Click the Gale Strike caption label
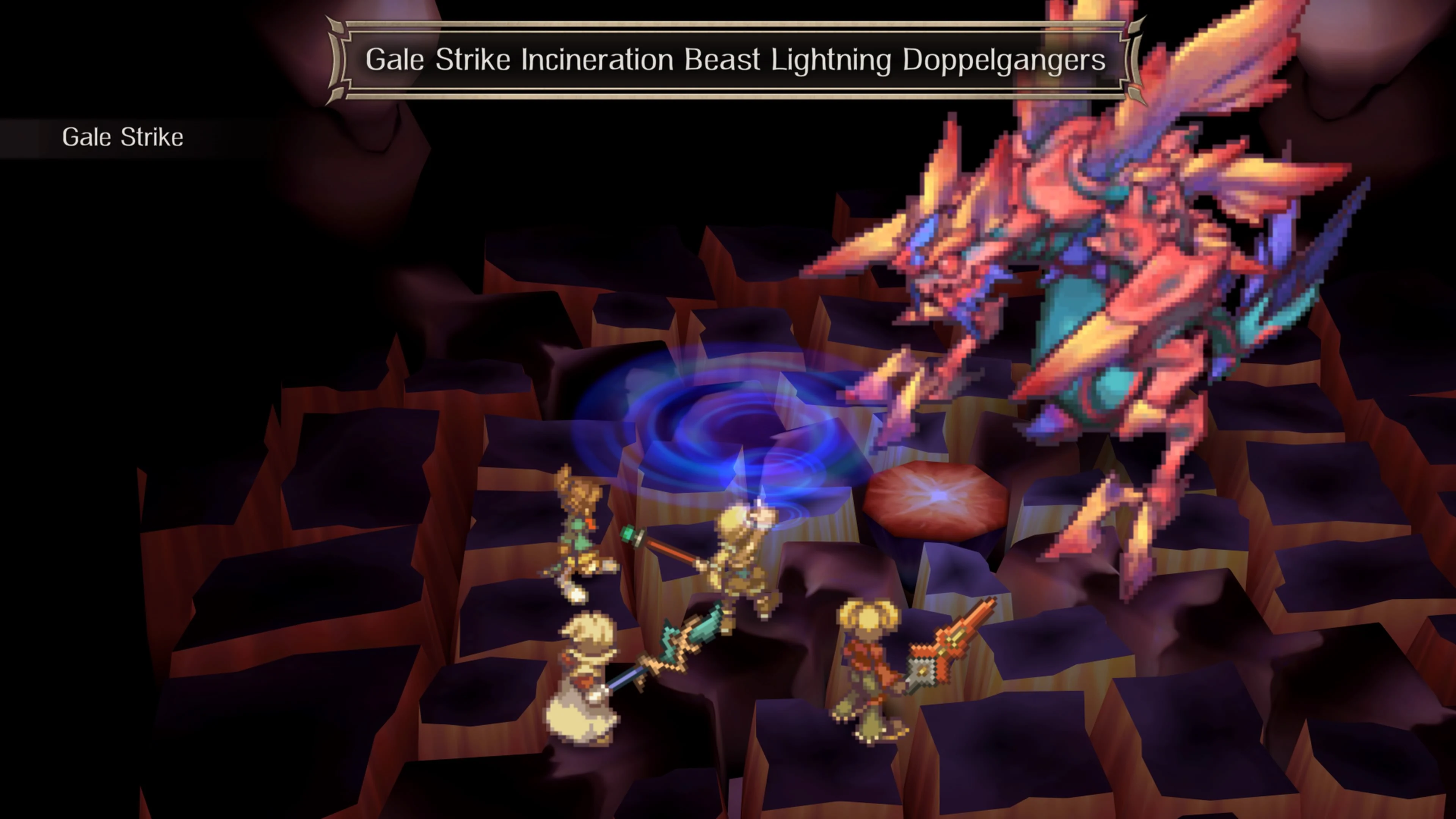 pyautogui.click(x=124, y=136)
